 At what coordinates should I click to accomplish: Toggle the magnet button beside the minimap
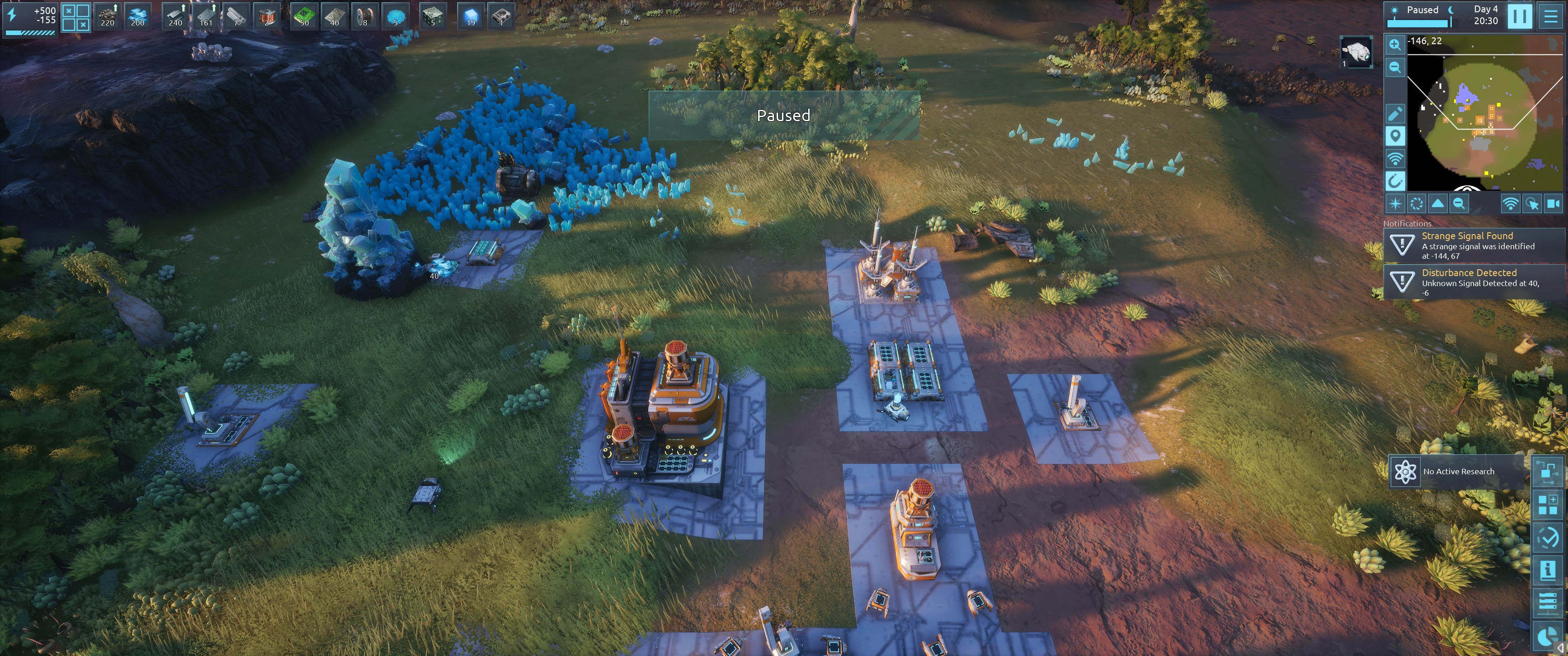1394,181
